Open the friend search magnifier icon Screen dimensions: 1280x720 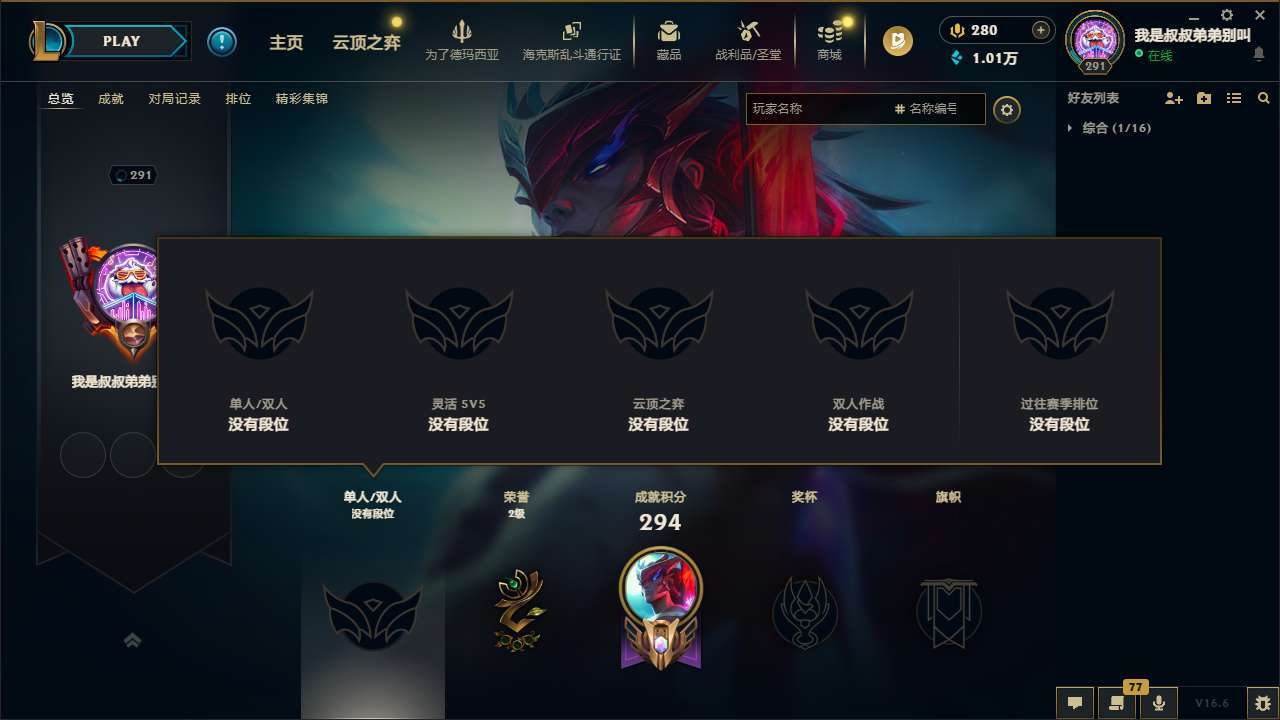click(x=1262, y=98)
